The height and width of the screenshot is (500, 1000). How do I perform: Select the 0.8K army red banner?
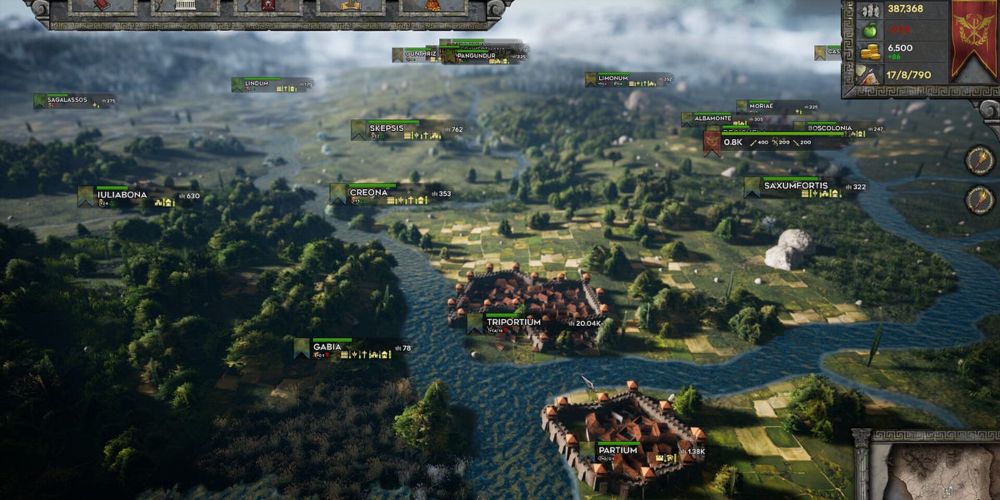(712, 142)
